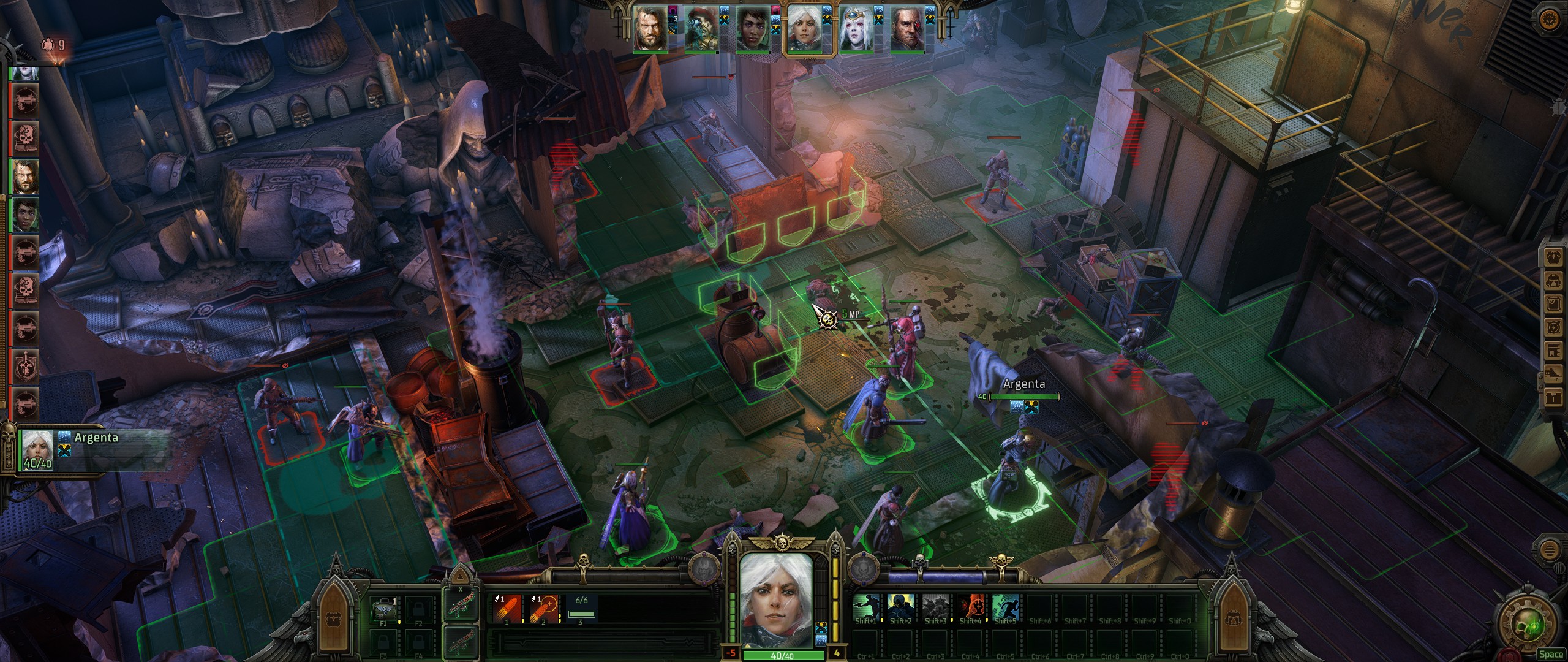This screenshot has height=662, width=1568.
Task: Reload the weapon showing 6/6 ammo
Action: (581, 609)
